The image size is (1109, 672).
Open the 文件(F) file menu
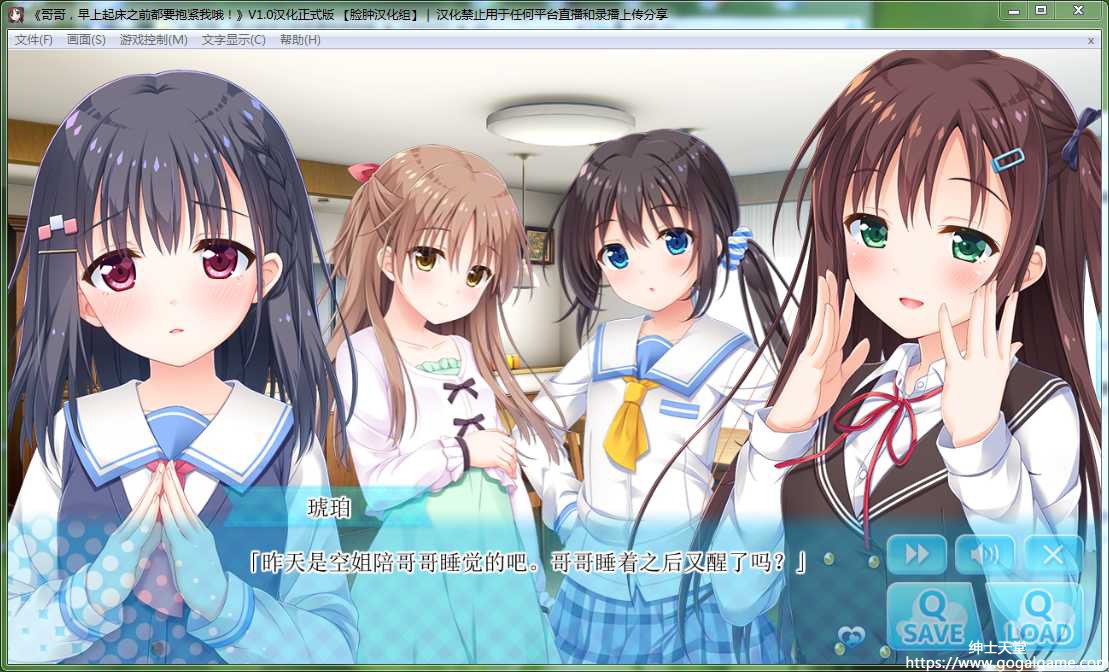[33, 40]
